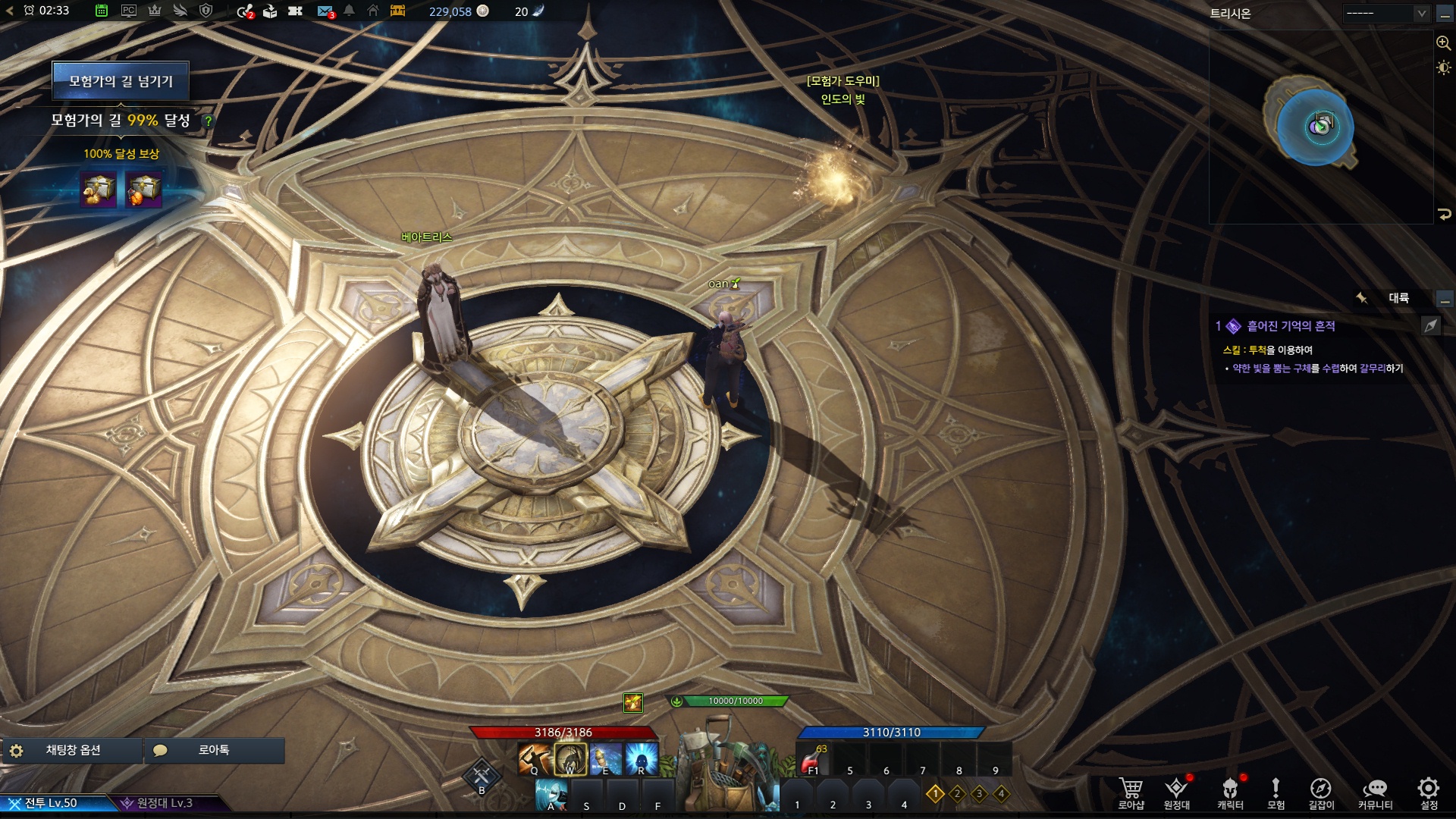Minimize the 대륙 quest tracker panel
This screenshot has height=819, width=1456.
point(1445,299)
